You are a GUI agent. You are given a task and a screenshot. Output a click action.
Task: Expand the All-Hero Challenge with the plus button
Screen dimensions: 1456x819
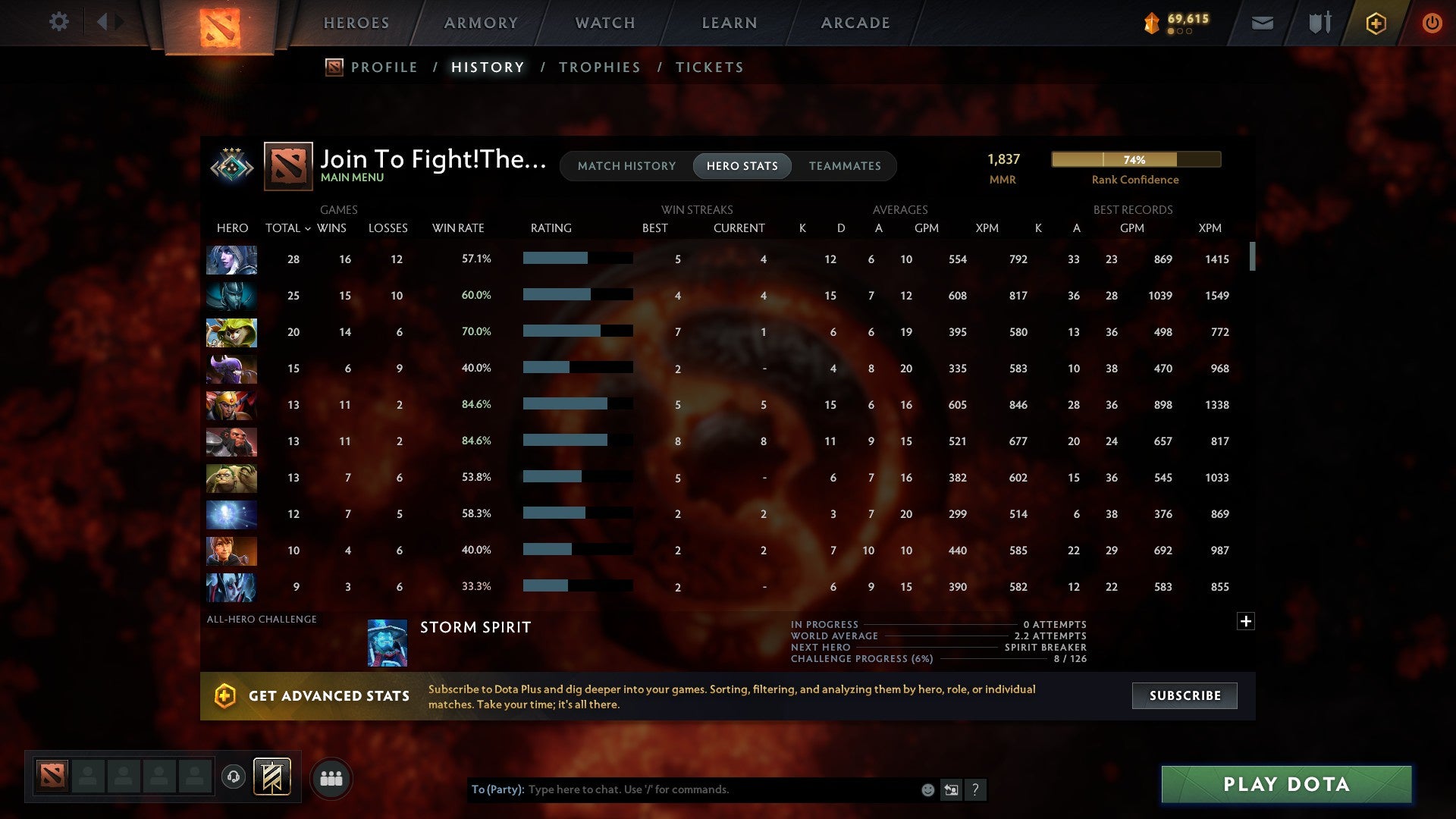(1246, 620)
